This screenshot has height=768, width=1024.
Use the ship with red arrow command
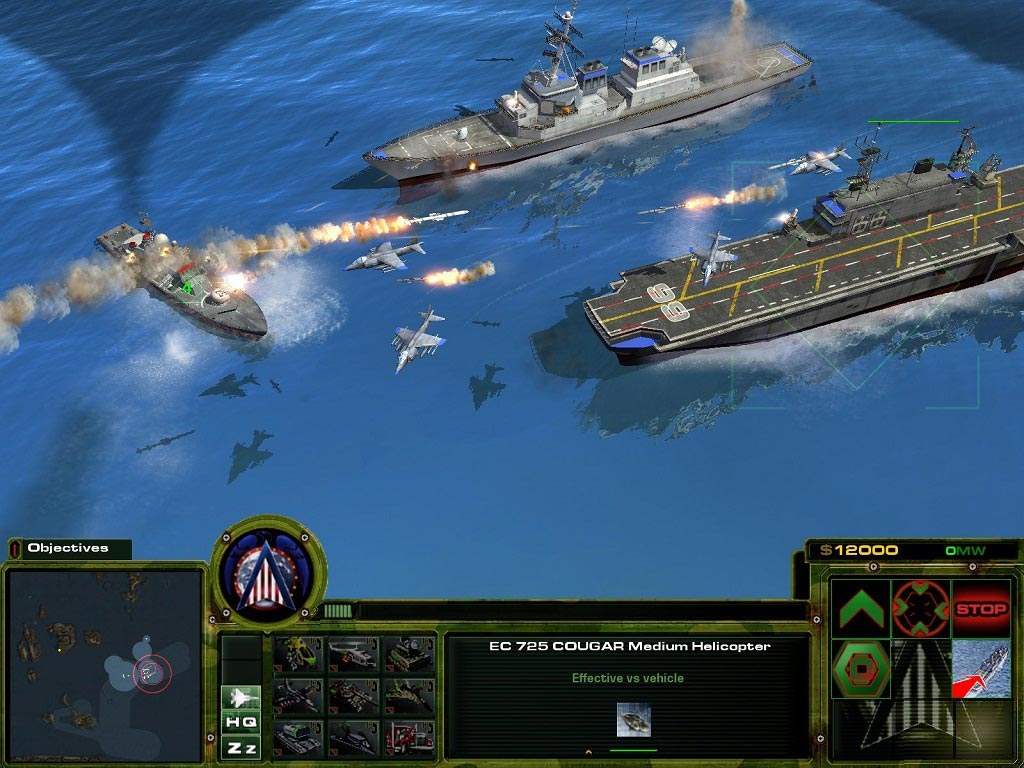point(980,669)
